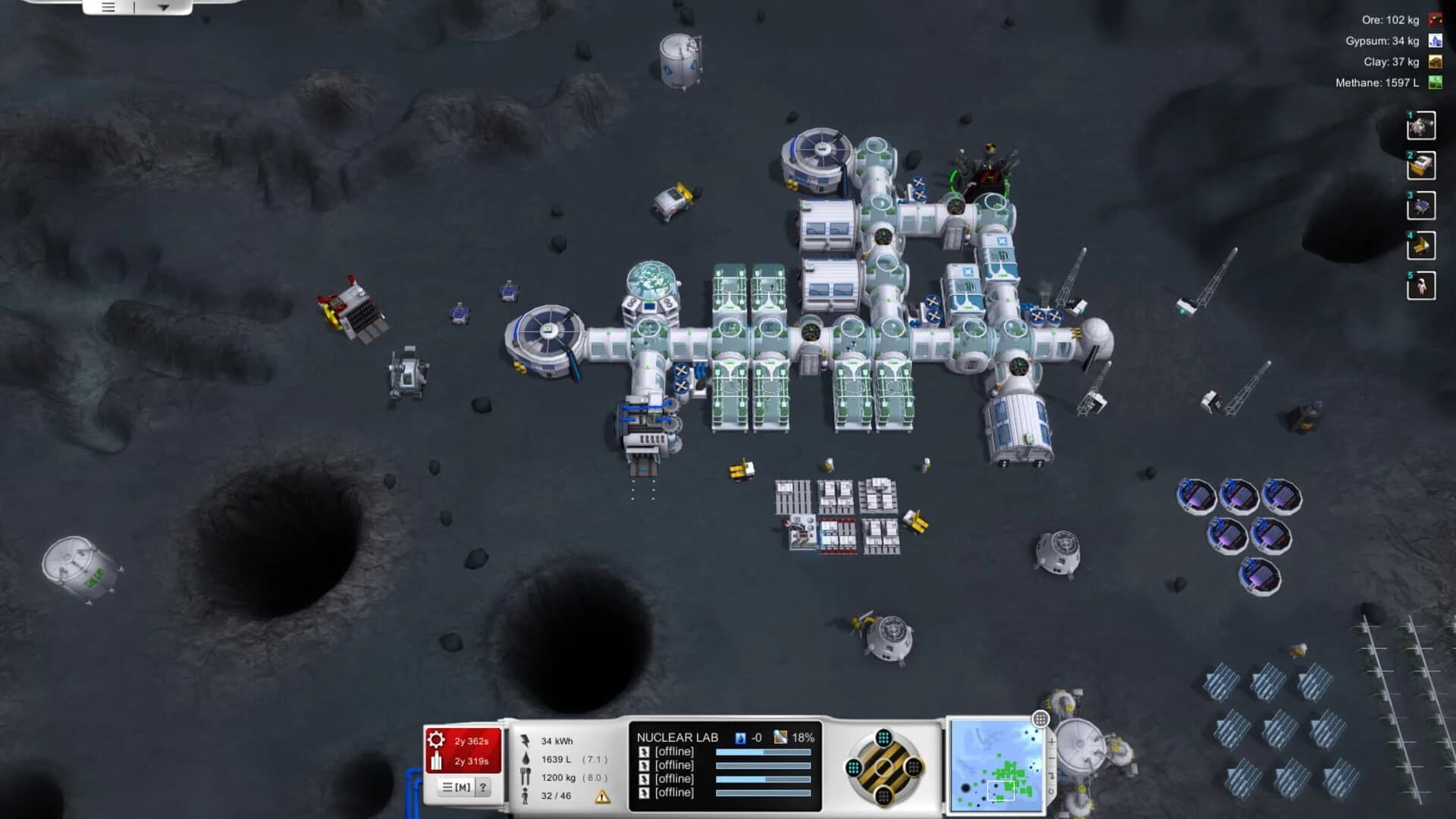
Task: Click the colonist warning triangle
Action: 602,798
